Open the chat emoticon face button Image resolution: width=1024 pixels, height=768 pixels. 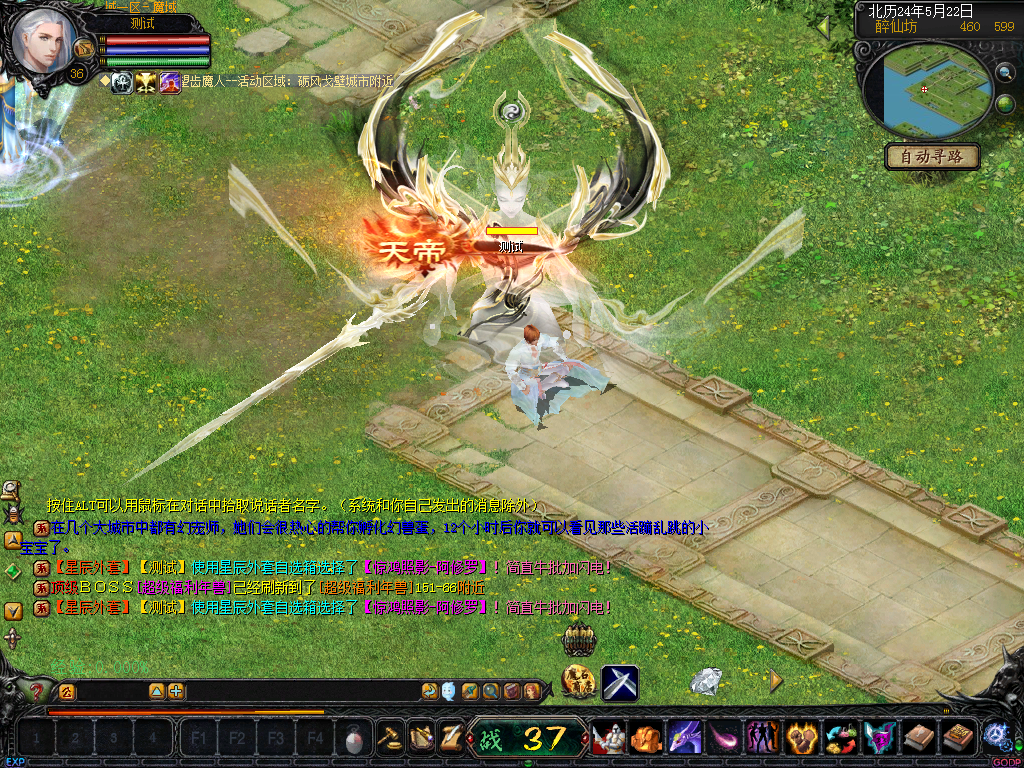448,691
